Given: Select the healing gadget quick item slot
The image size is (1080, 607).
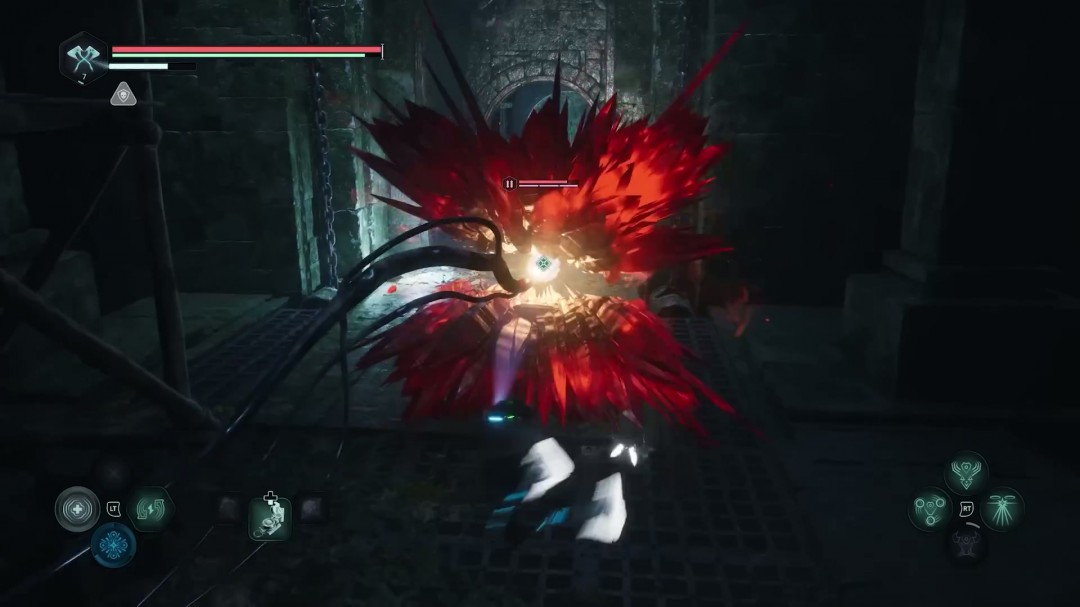Looking at the screenshot, I should click(x=270, y=517).
